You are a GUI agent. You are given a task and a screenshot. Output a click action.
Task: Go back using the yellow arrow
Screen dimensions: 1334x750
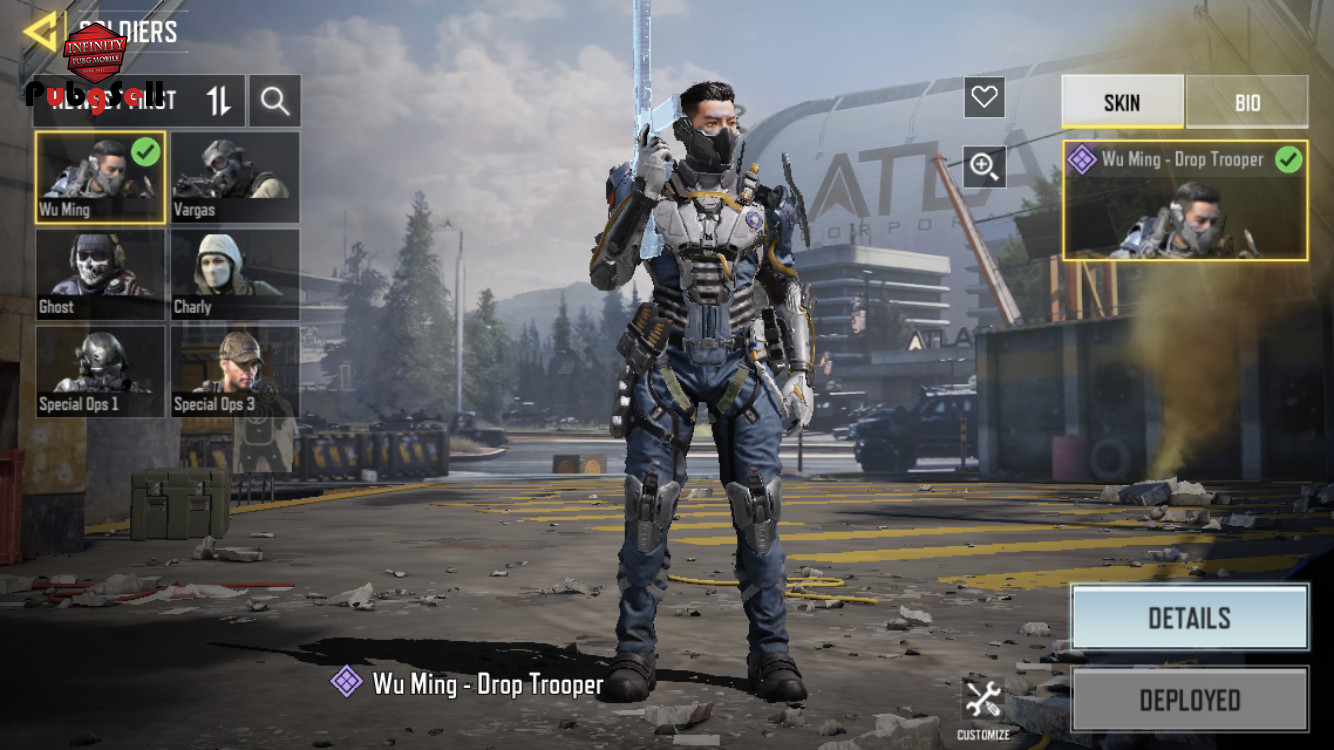coord(40,32)
